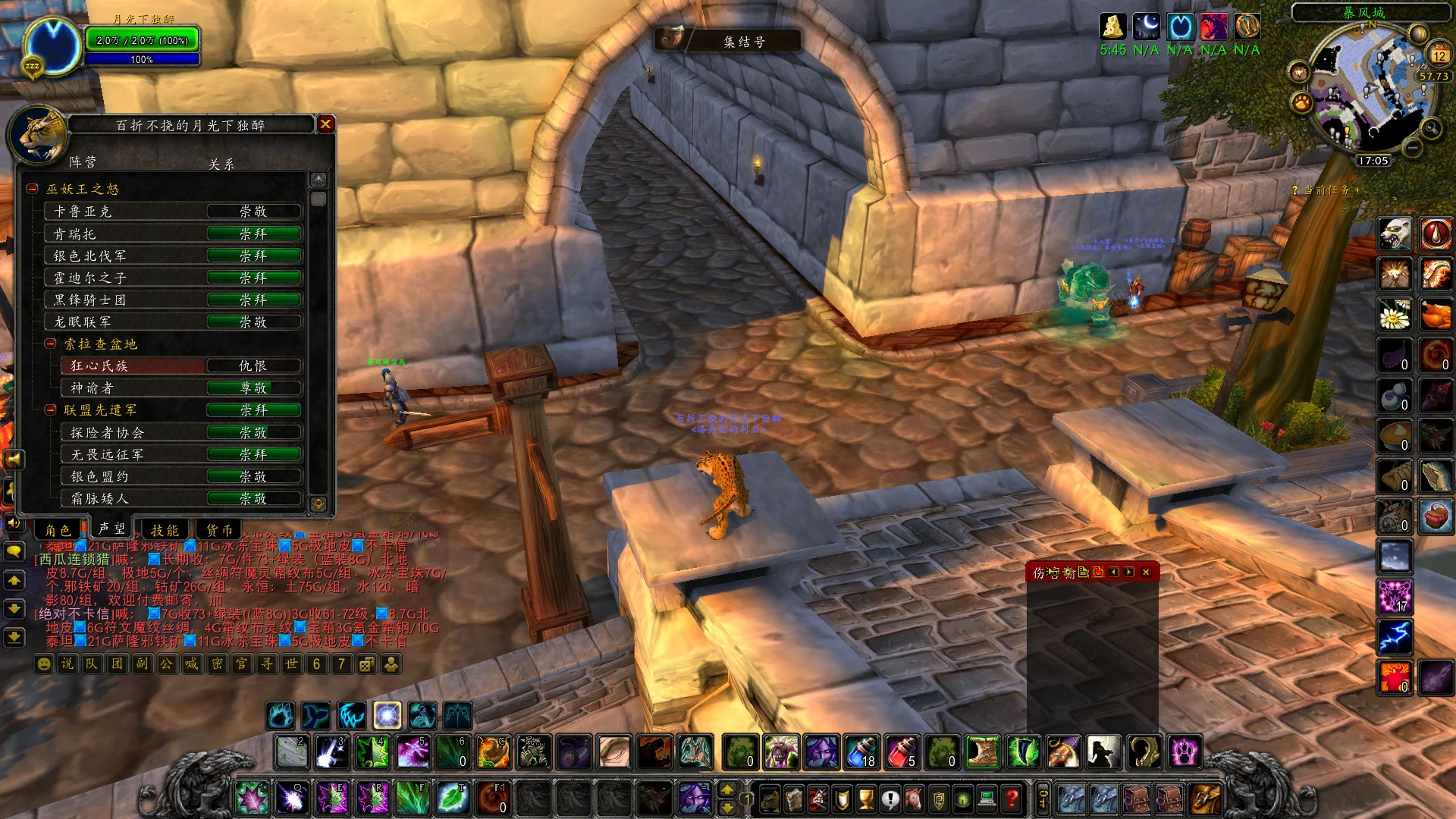
Task: Toggle the 当前任务 quest tracker header
Action: point(1326,190)
